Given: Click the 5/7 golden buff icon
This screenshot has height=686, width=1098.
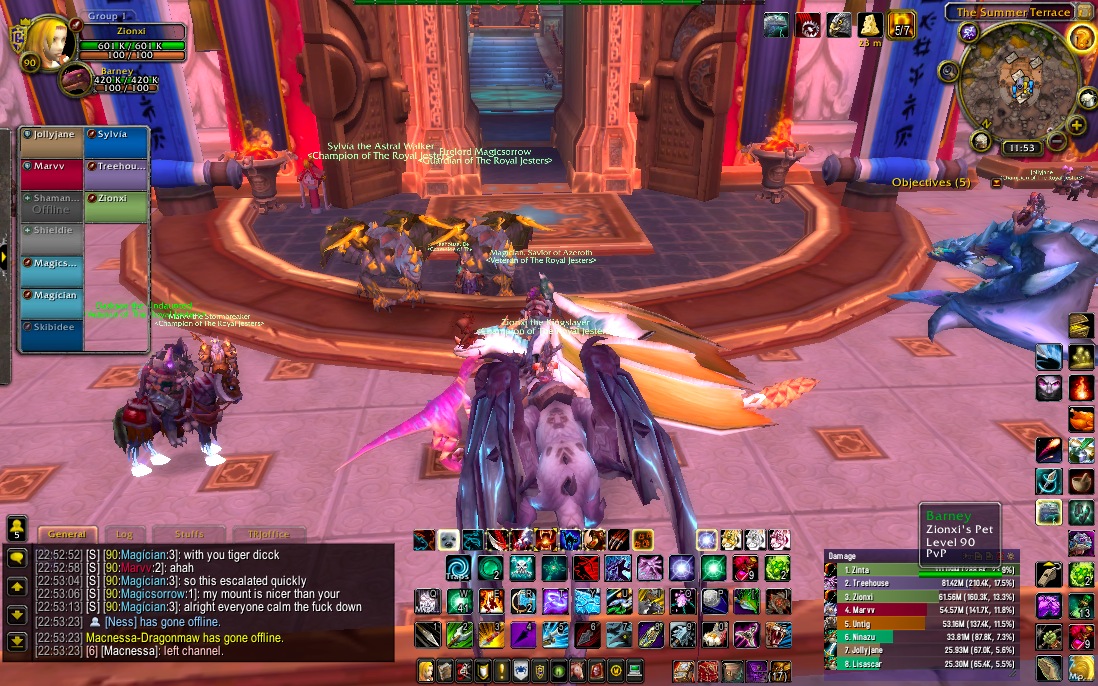Looking at the screenshot, I should point(902,26).
